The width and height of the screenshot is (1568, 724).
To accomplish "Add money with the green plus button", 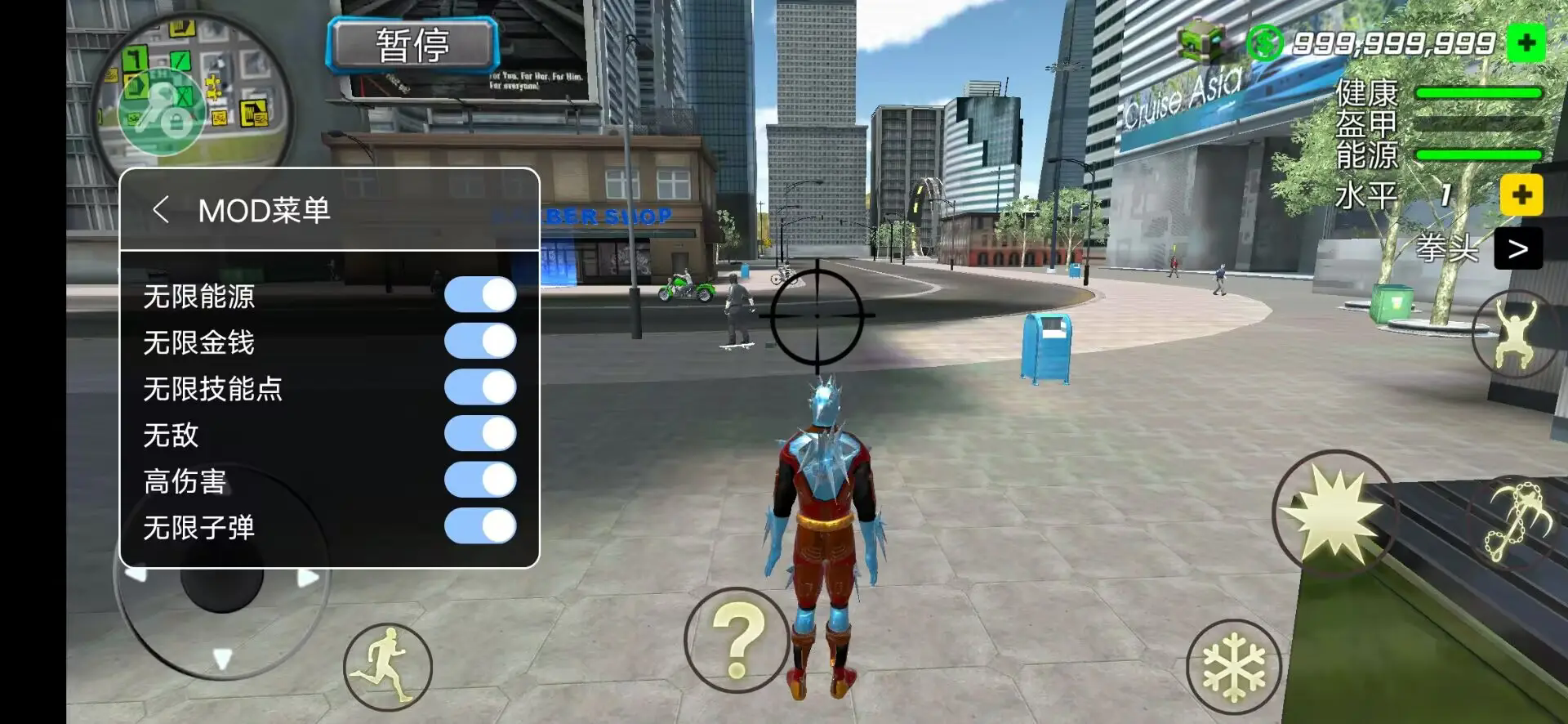I will pyautogui.click(x=1526, y=43).
